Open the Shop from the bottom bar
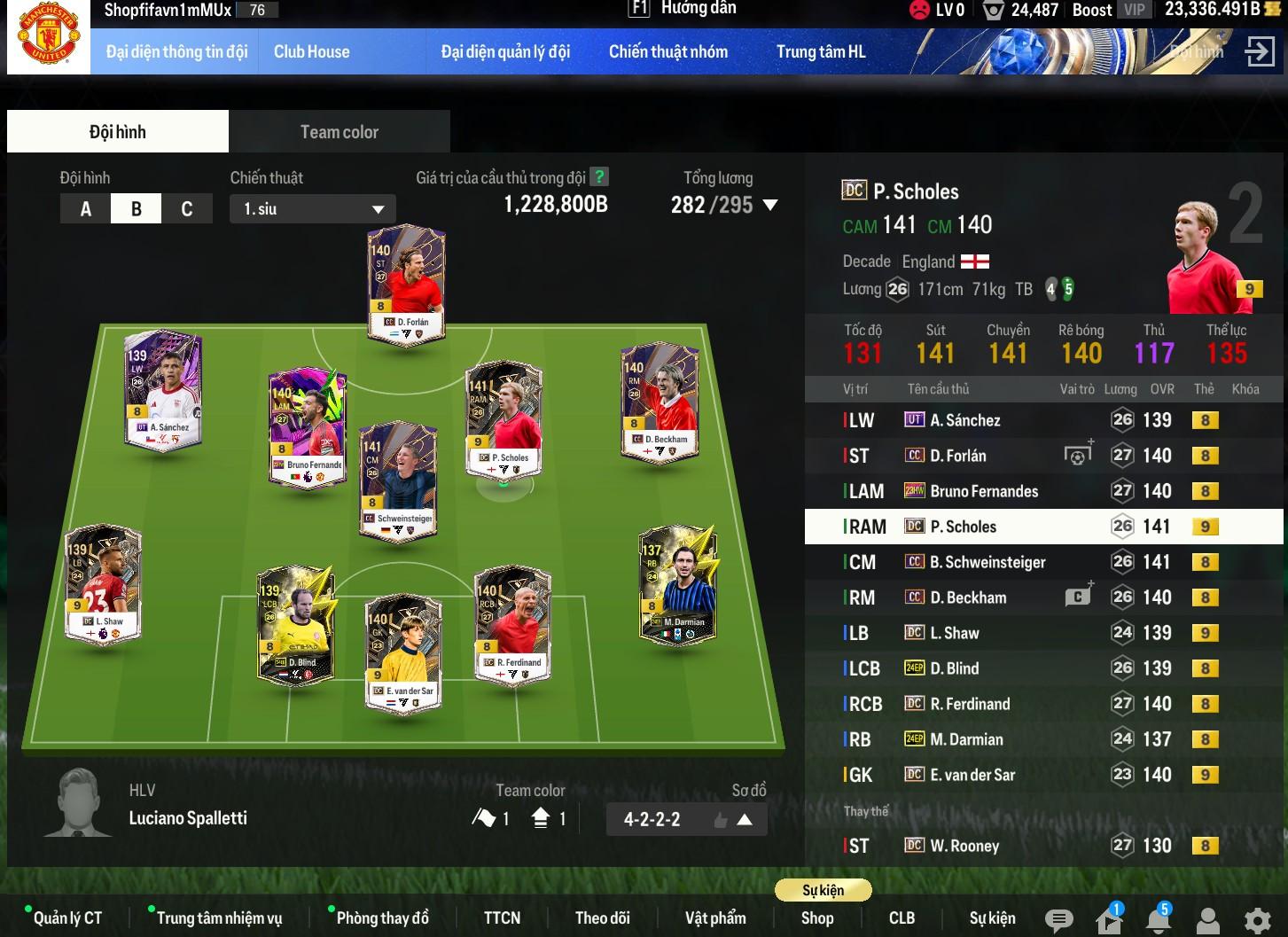 [x=816, y=918]
